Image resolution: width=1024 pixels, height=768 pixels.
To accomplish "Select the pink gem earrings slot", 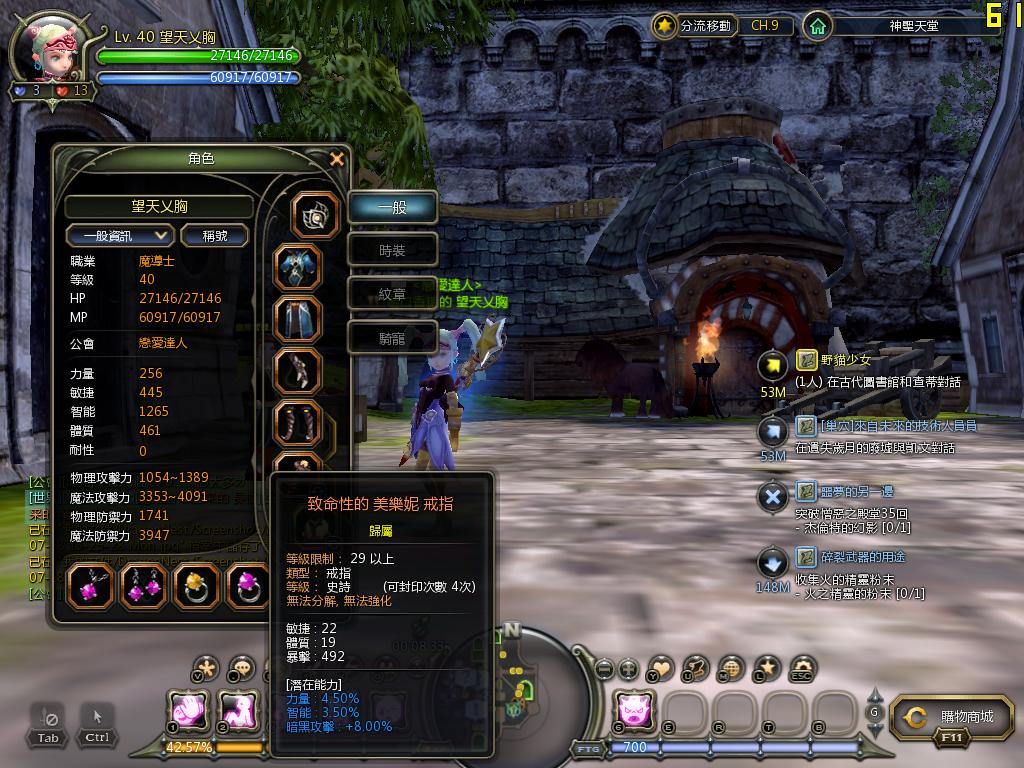I will coord(143,586).
